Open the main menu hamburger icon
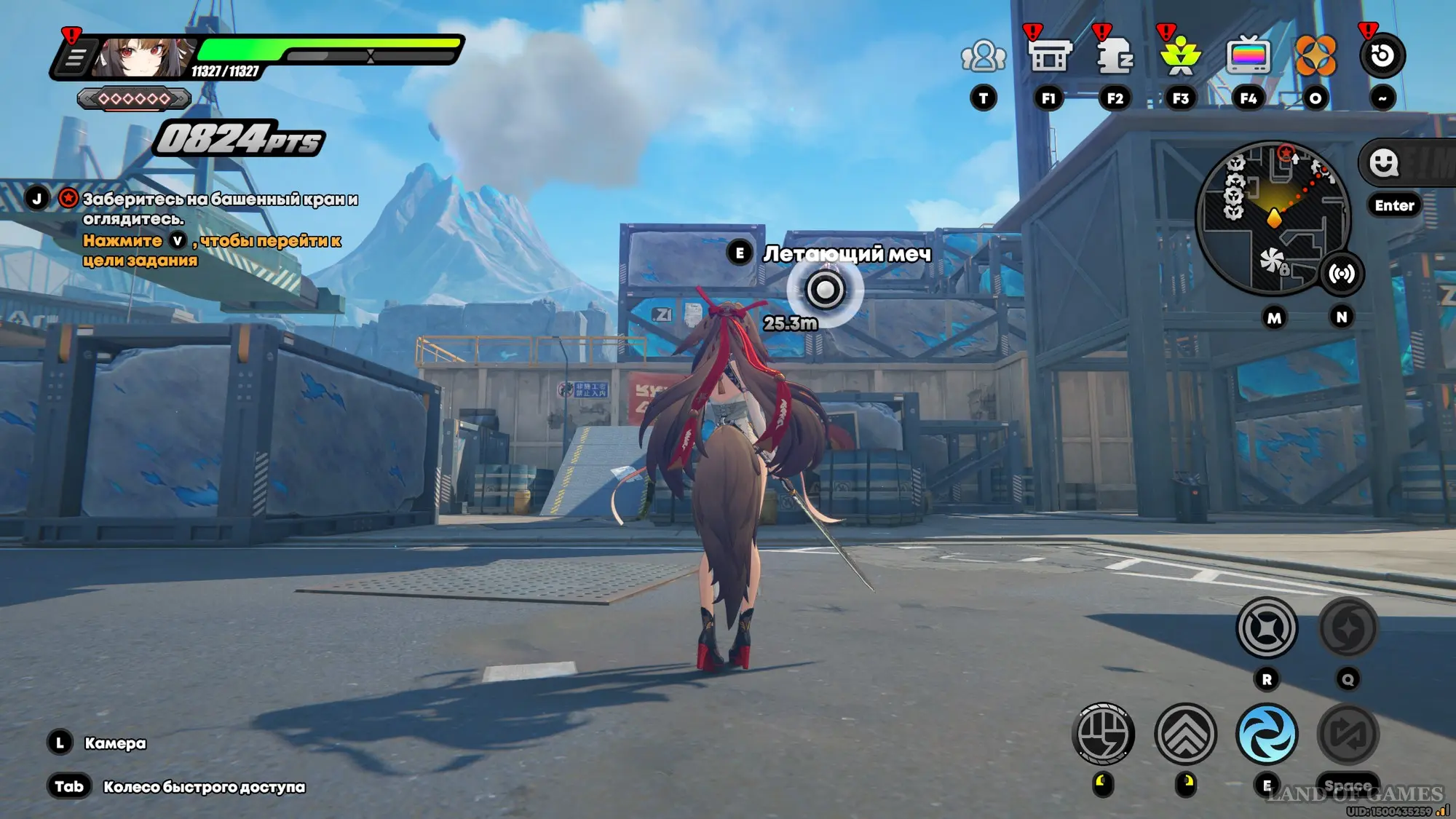Image resolution: width=1456 pixels, height=819 pixels. click(x=74, y=58)
